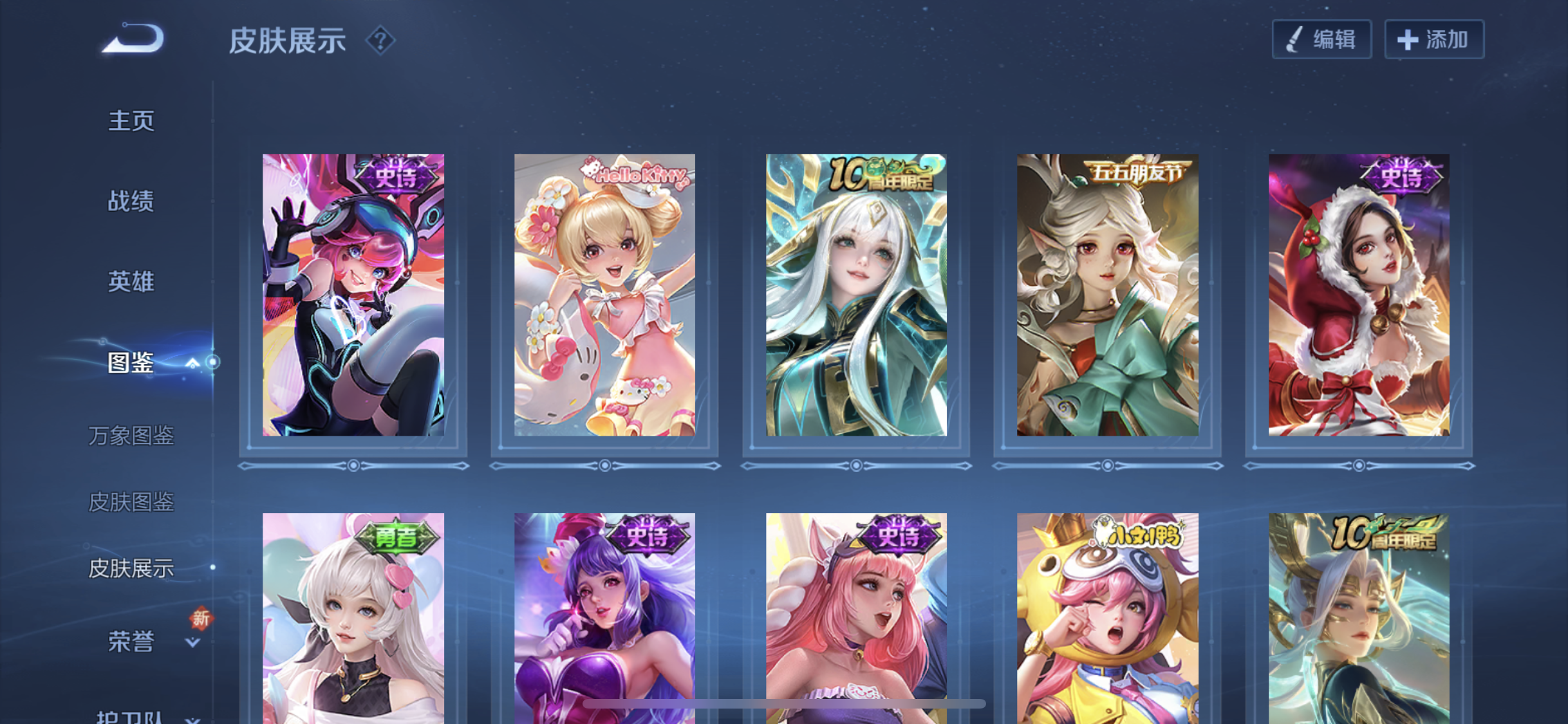Select 皮肤展示 submenu entry
1568x724 pixels.
point(131,568)
